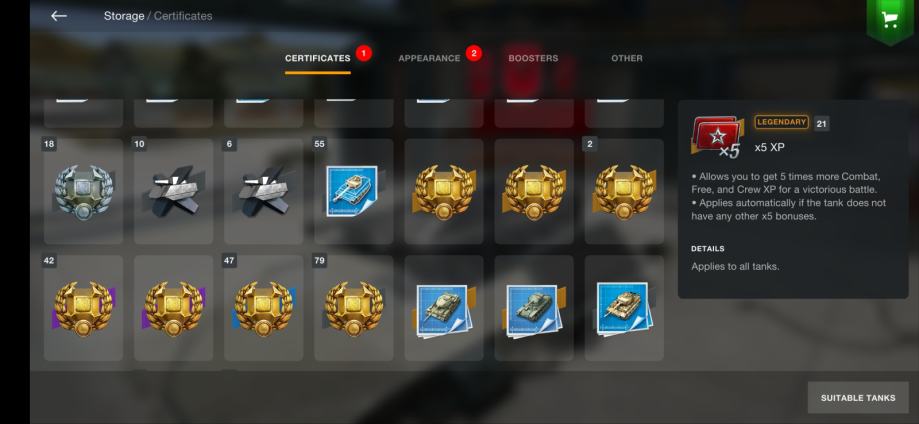
Task: Show Suitable Tanks for this certificate
Action: (857, 397)
